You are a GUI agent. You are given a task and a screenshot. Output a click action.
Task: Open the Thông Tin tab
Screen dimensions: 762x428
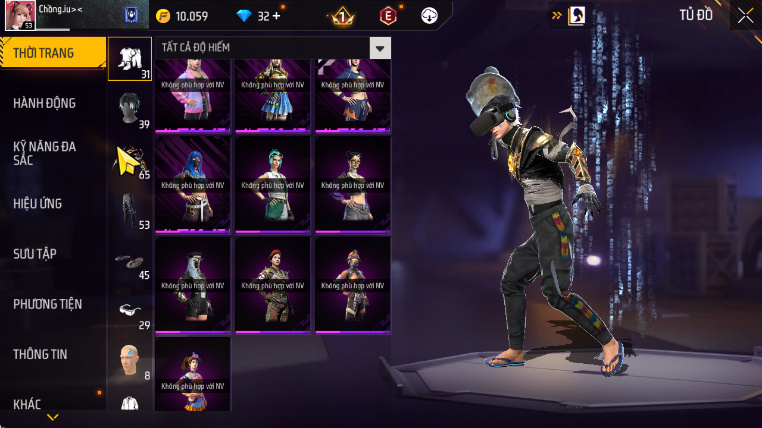click(x=40, y=354)
